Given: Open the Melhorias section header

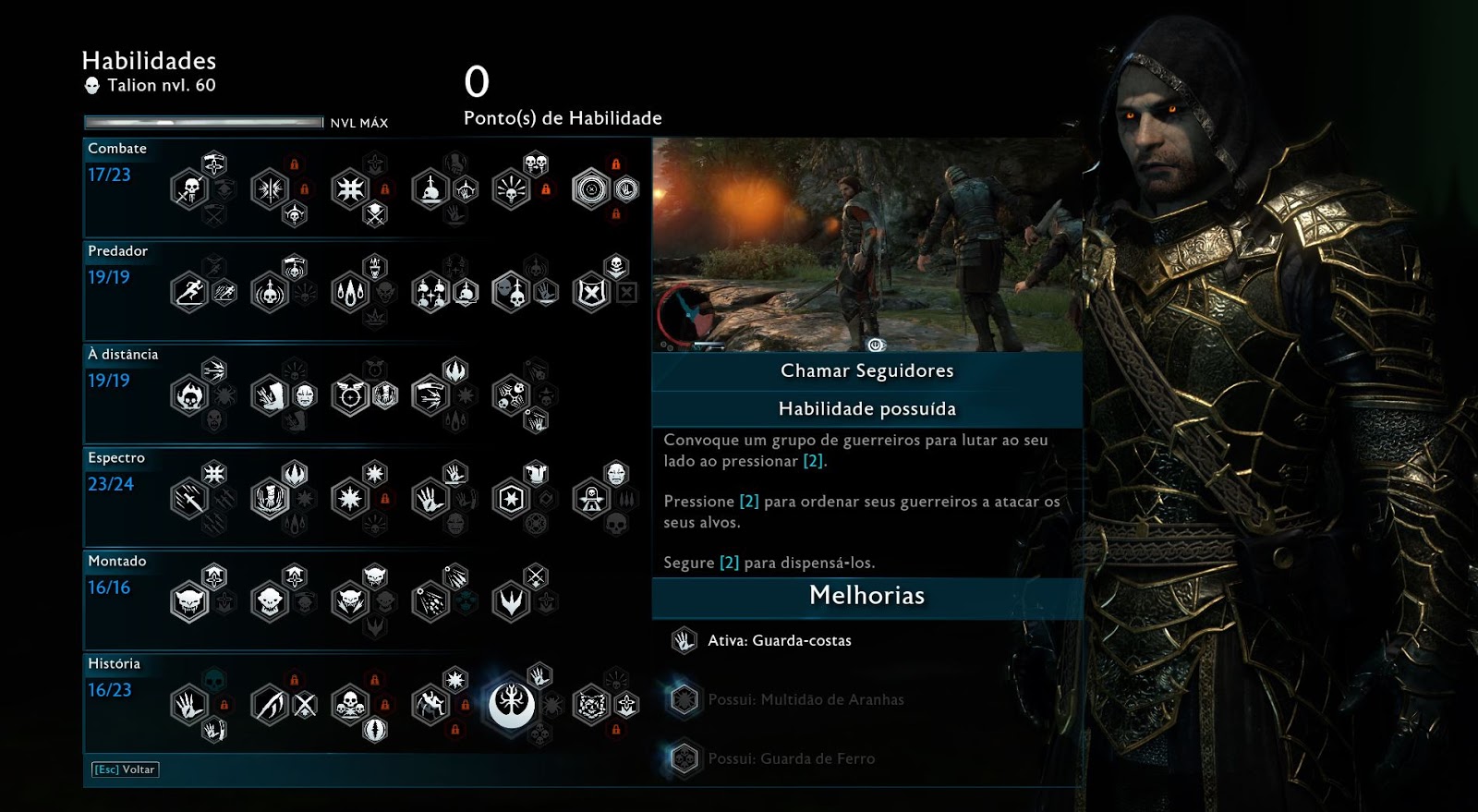Looking at the screenshot, I should [x=866, y=596].
